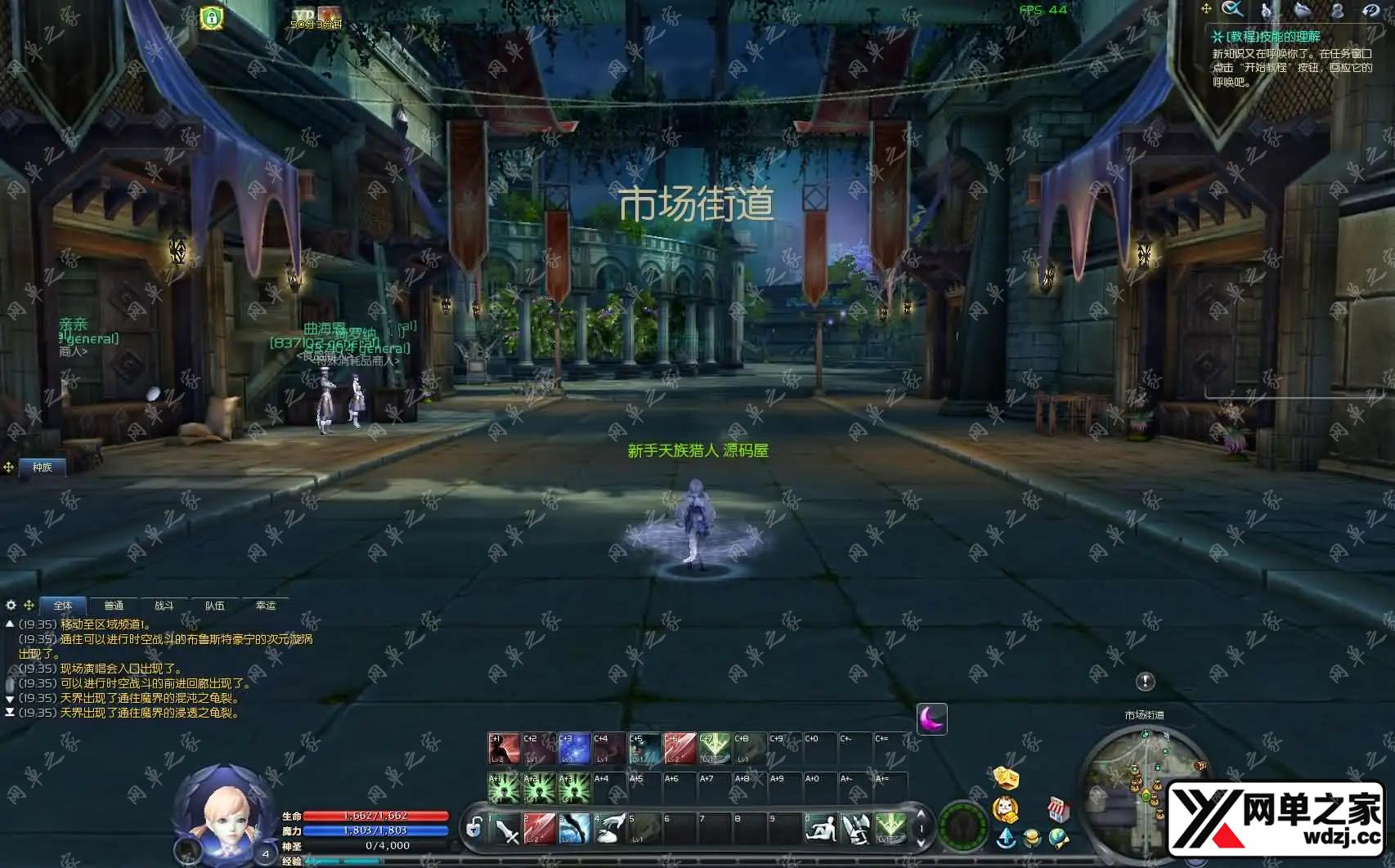Use the blue whirlwind skill in slot 3
This screenshot has width=1395, height=868.
point(574,829)
